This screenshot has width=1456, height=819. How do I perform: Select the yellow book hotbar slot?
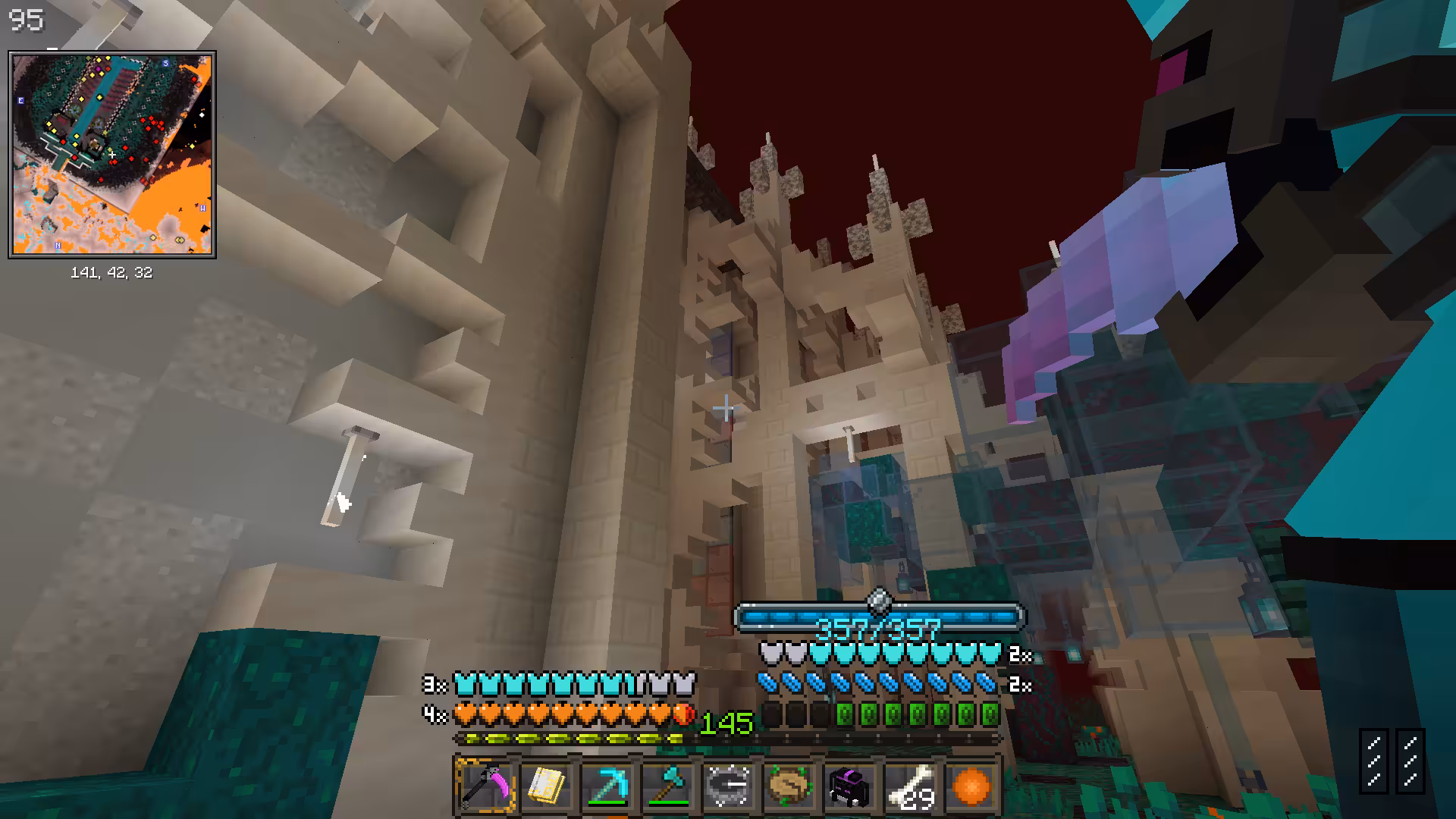pyautogui.click(x=546, y=786)
